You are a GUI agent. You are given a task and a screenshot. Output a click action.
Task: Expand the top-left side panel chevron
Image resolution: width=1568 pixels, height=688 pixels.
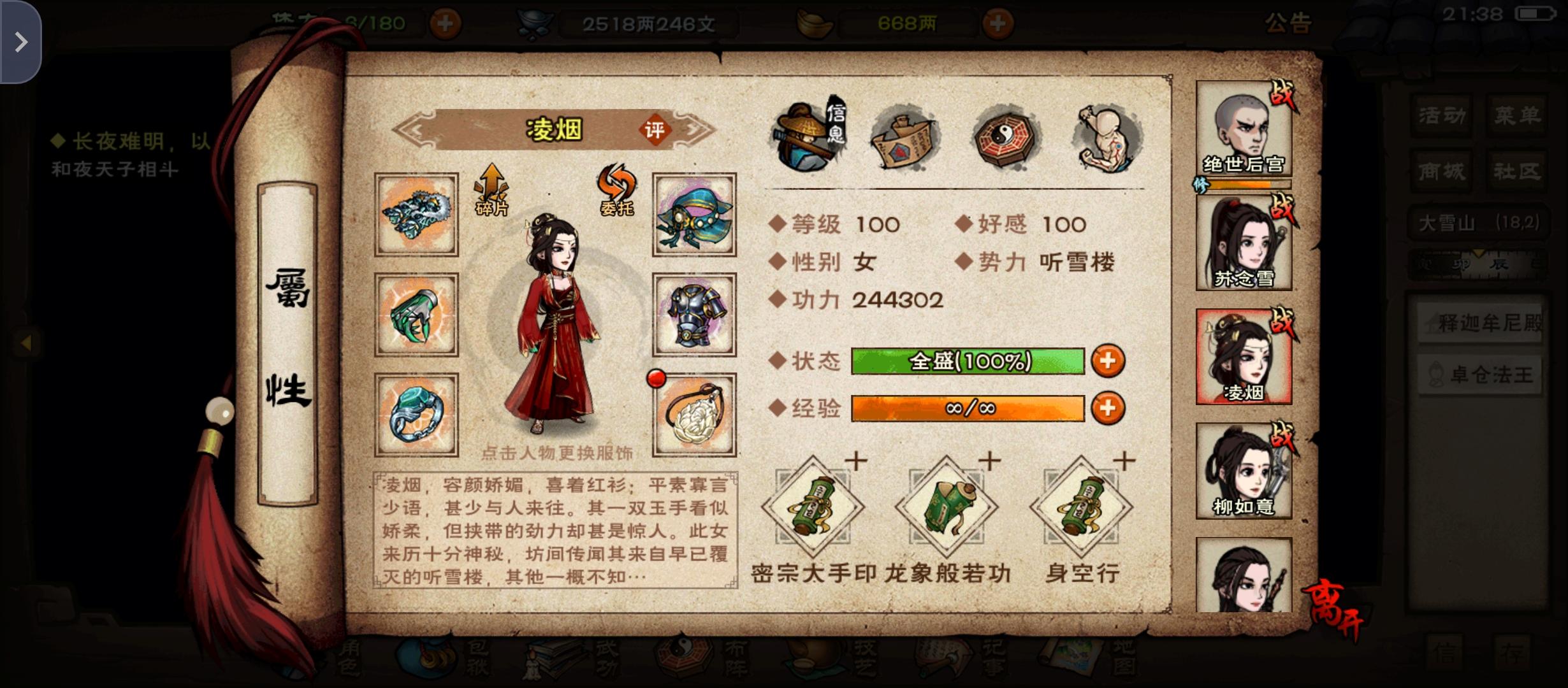[22, 41]
